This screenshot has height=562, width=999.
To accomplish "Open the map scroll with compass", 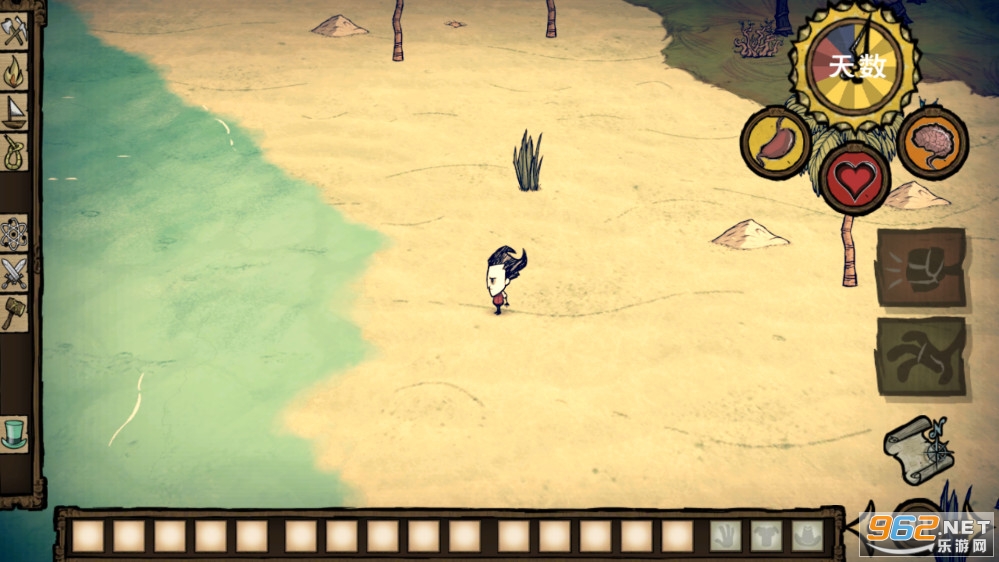I will (x=916, y=450).
